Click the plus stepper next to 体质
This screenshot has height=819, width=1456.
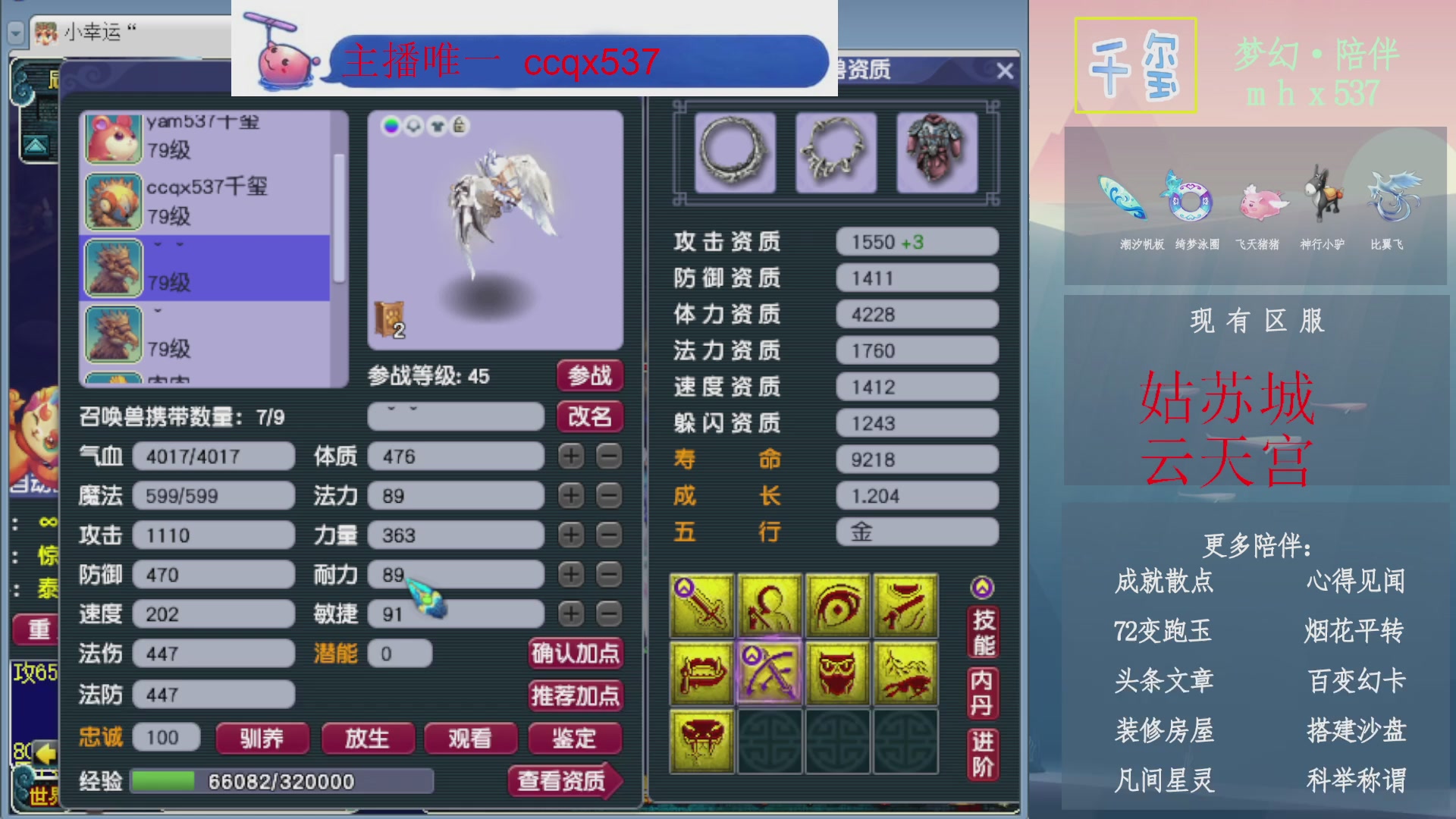[x=570, y=456]
